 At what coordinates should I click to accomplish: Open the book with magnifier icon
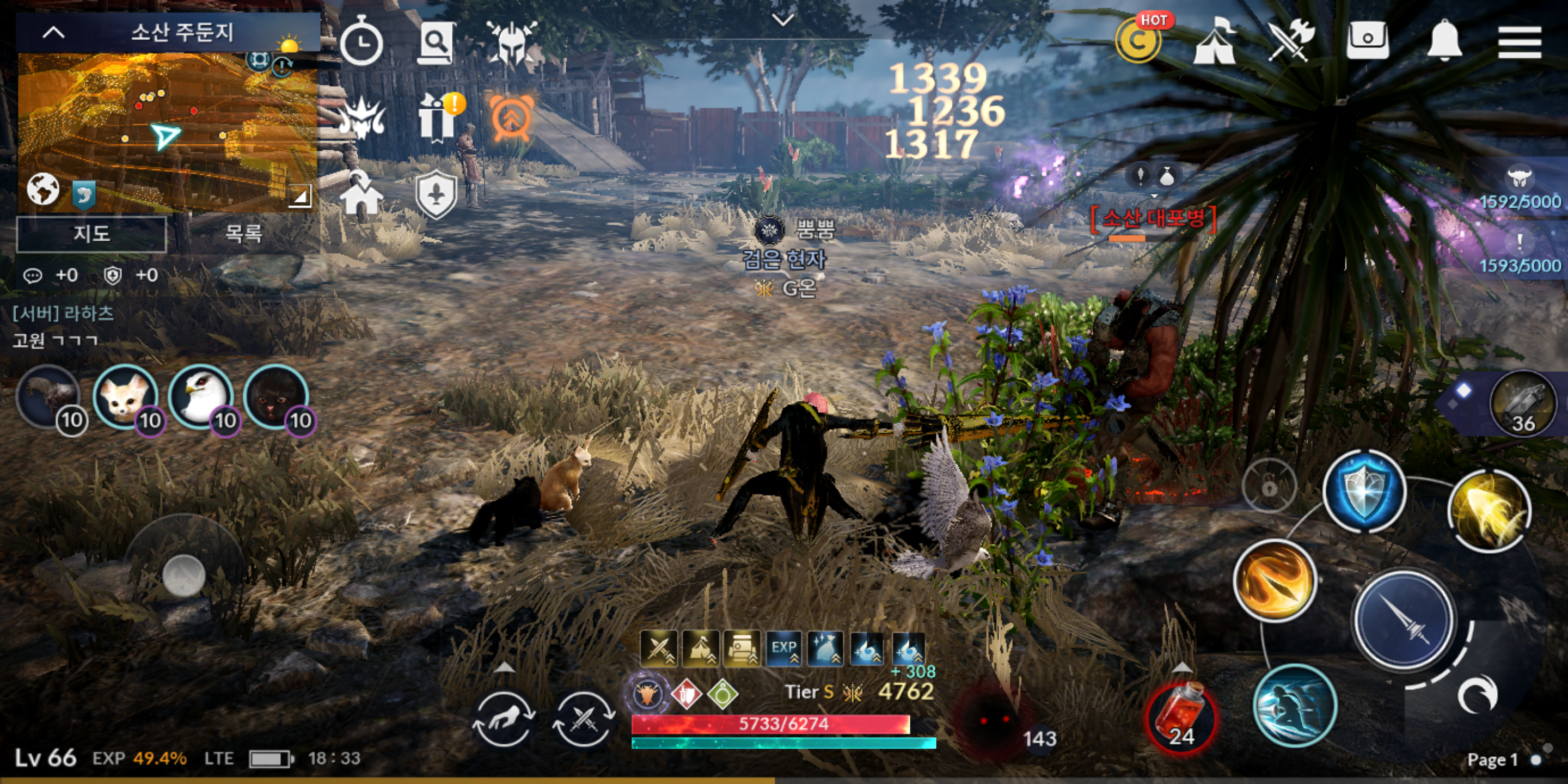(434, 42)
